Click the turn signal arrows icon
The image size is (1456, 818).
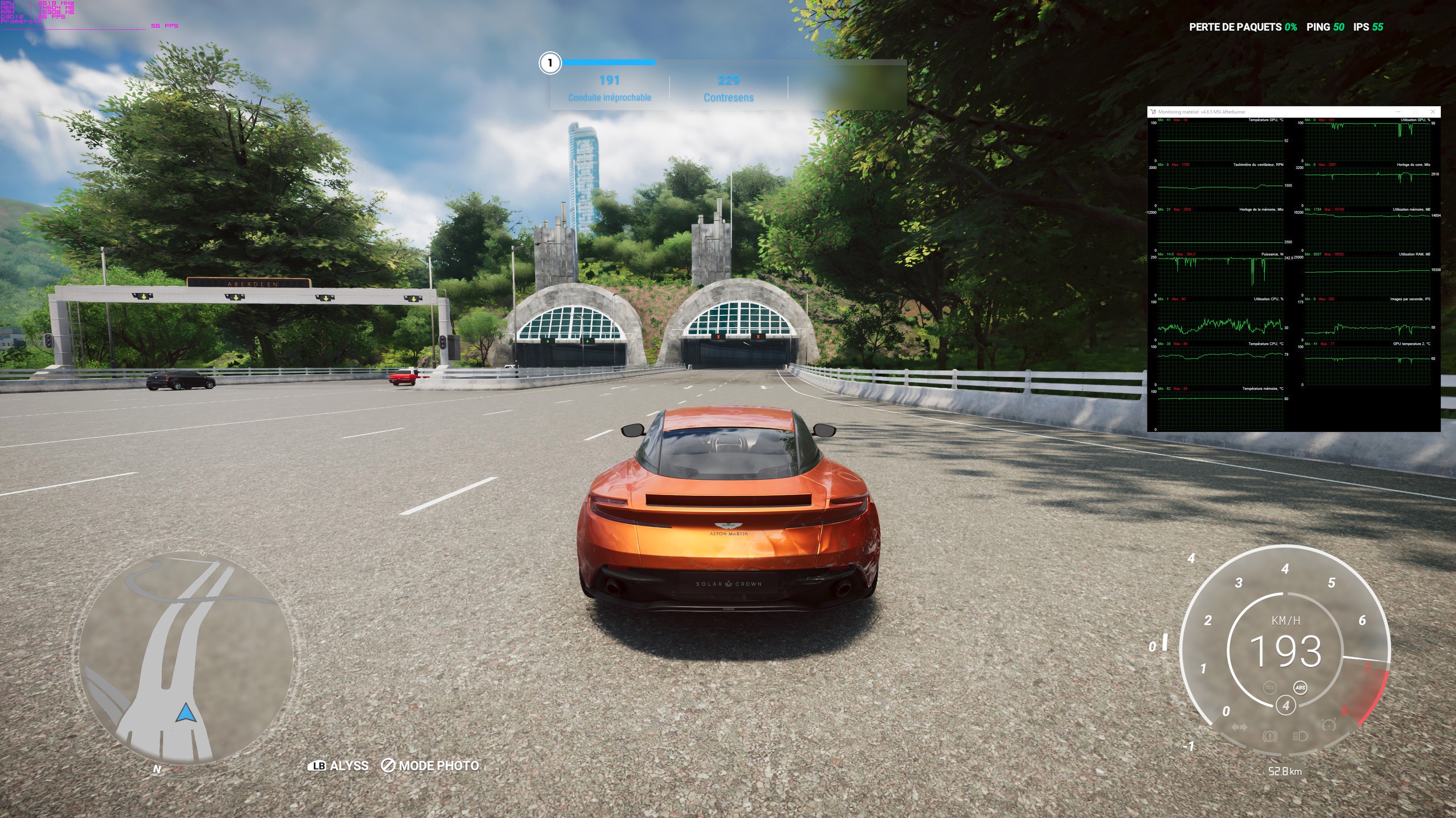[1239, 728]
